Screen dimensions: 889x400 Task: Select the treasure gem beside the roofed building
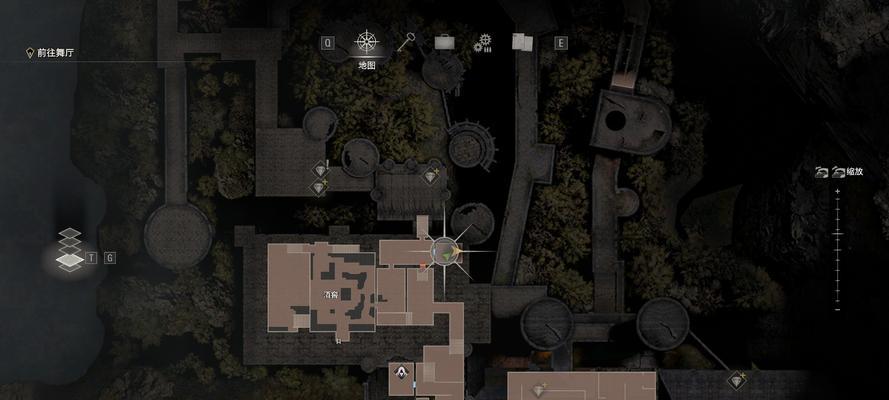[432, 176]
